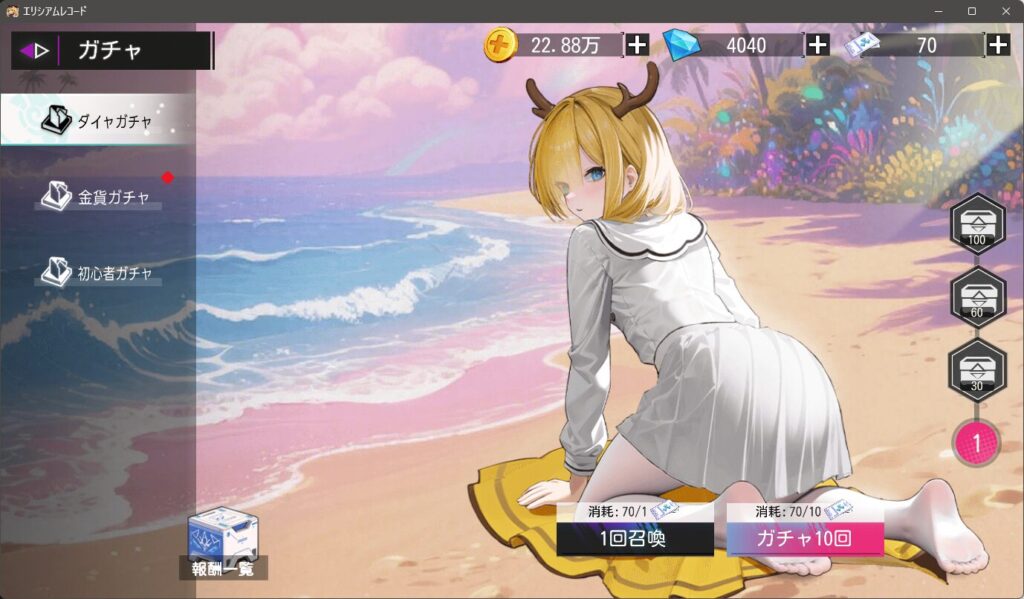The height and width of the screenshot is (599, 1024).
Task: Minimize the game window
Action: (940, 10)
